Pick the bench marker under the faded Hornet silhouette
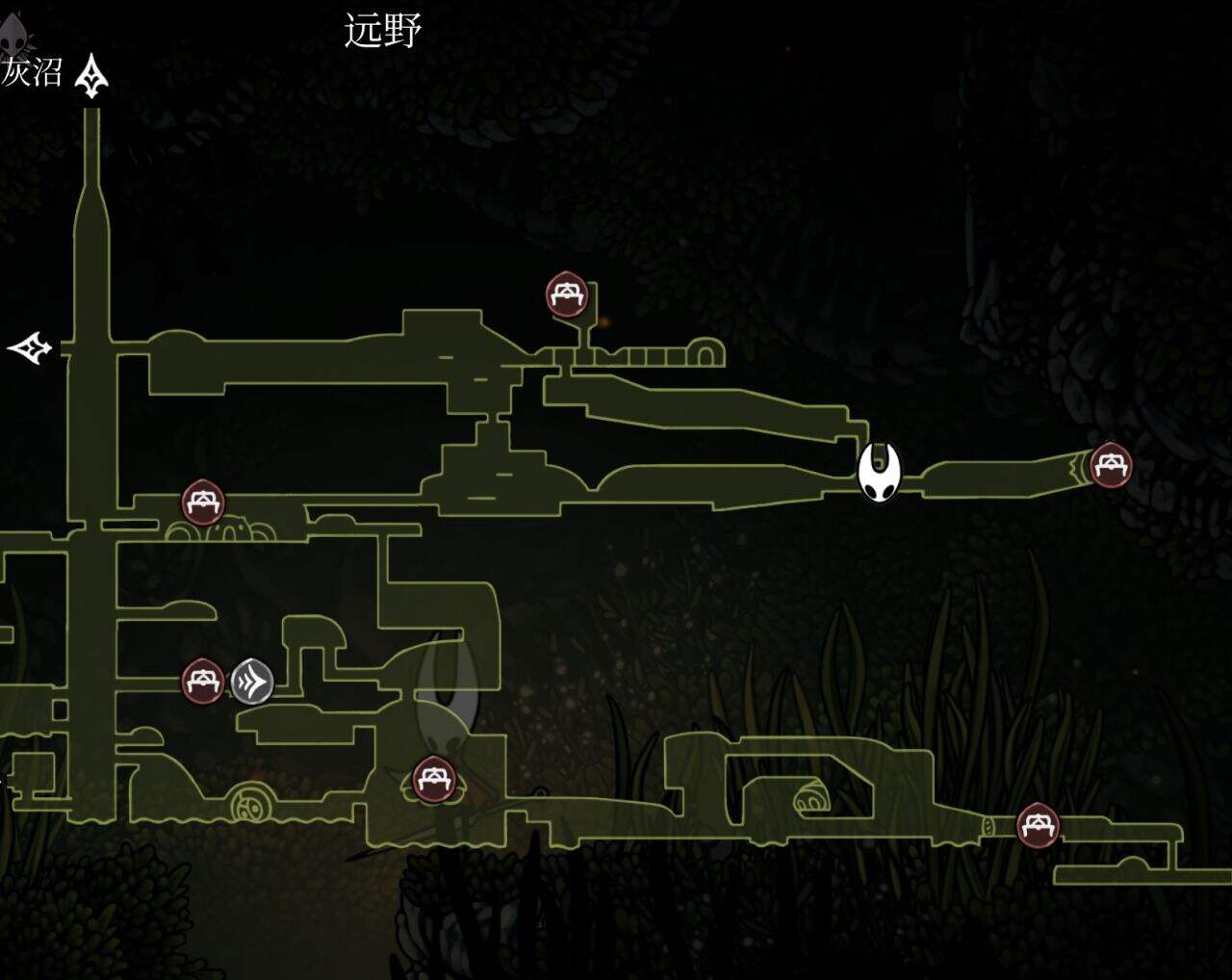Viewport: 1232px width, 980px height. pyautogui.click(x=434, y=779)
